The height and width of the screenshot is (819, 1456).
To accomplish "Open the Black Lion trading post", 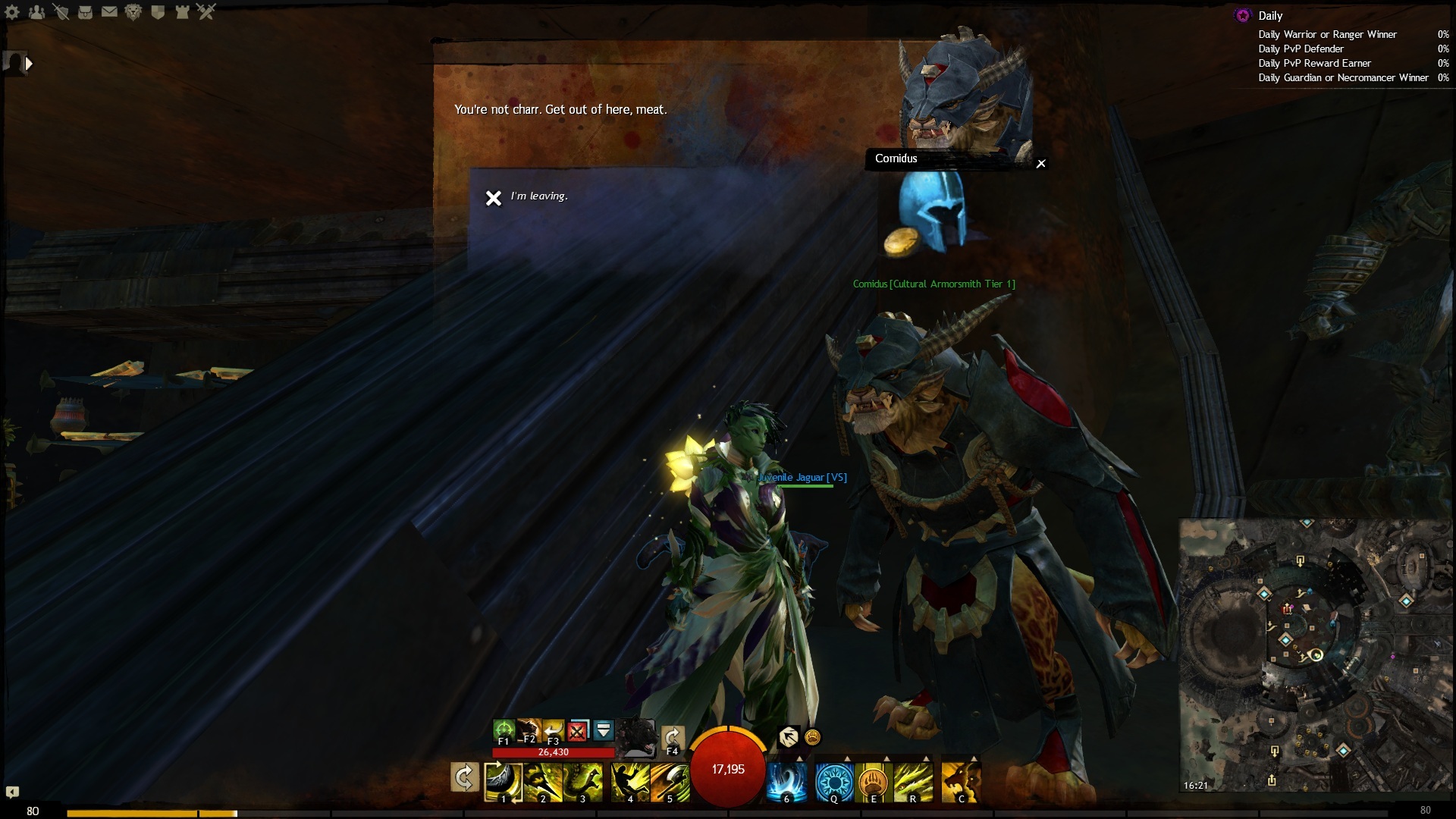I will click(133, 12).
